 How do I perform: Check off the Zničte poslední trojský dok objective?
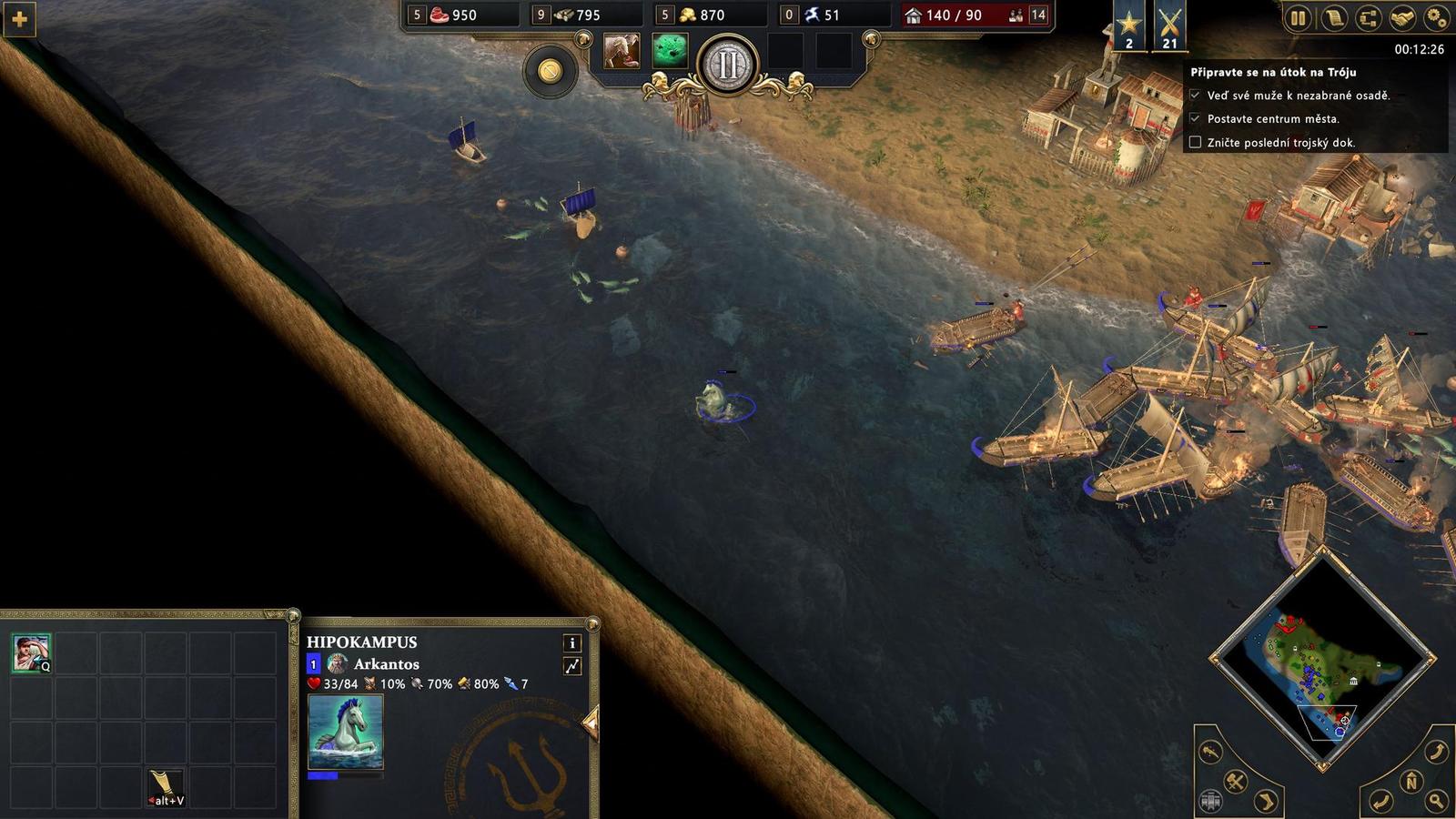pyautogui.click(x=1196, y=143)
